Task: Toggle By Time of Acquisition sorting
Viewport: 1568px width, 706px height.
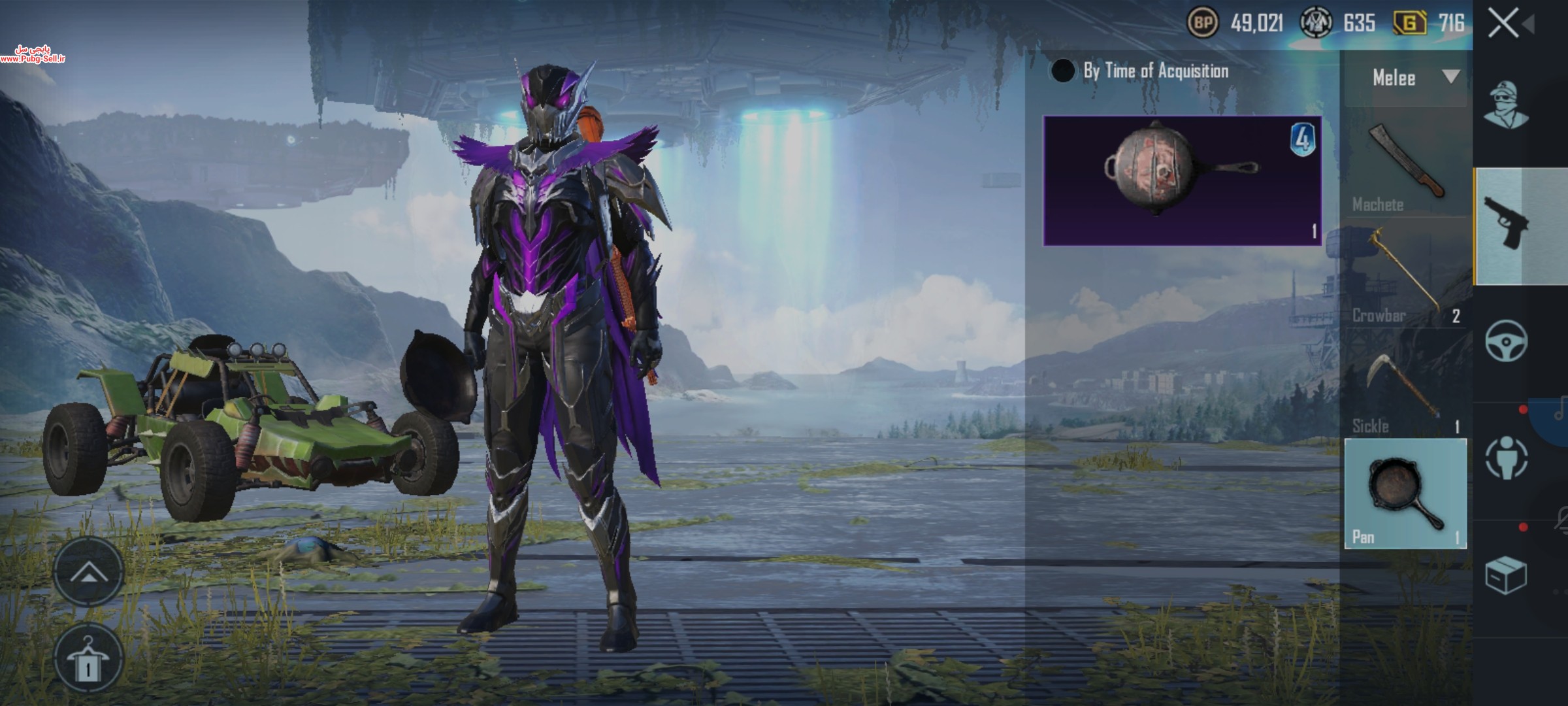Action: coord(1063,71)
